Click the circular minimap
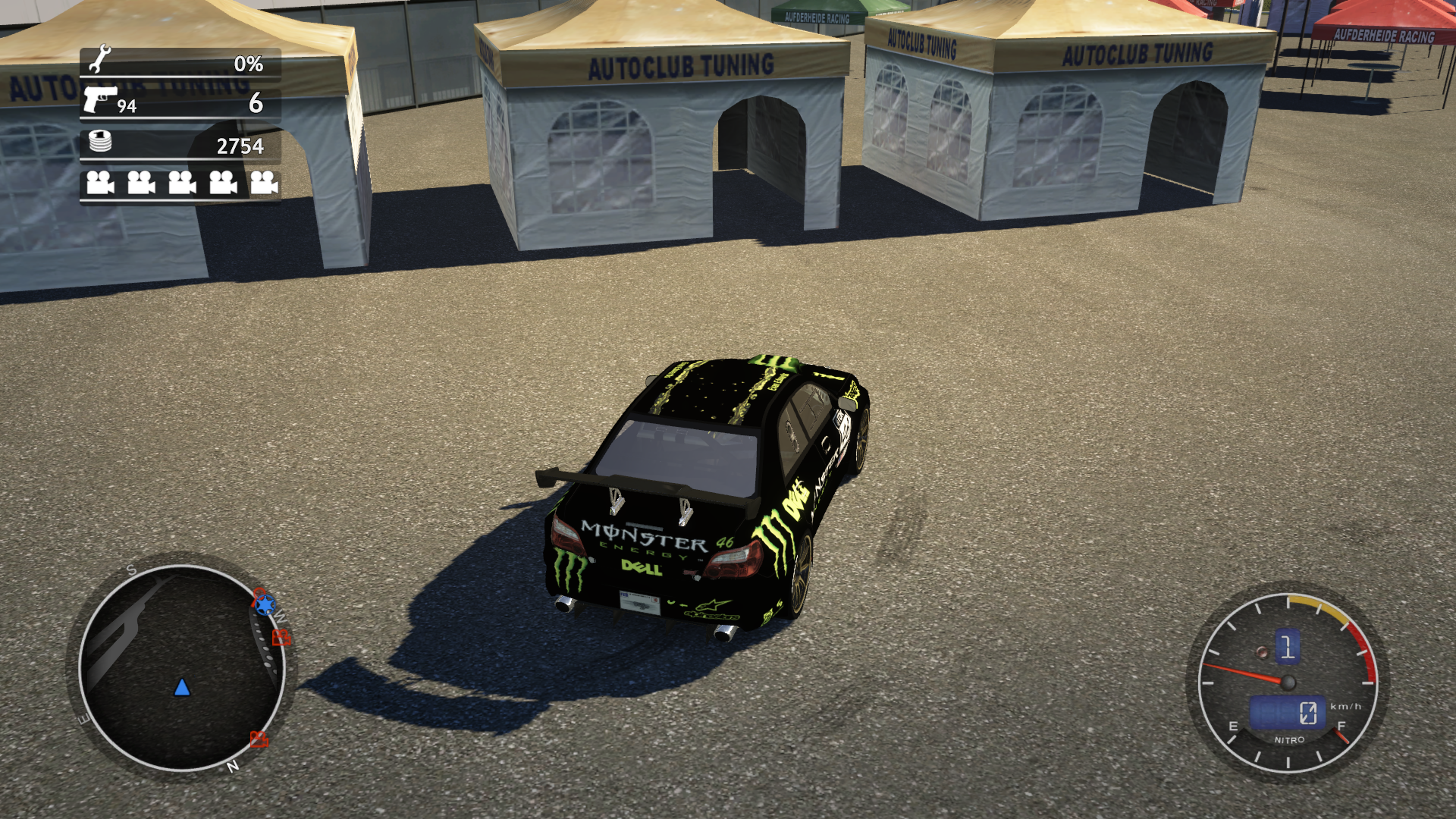 [x=182, y=668]
